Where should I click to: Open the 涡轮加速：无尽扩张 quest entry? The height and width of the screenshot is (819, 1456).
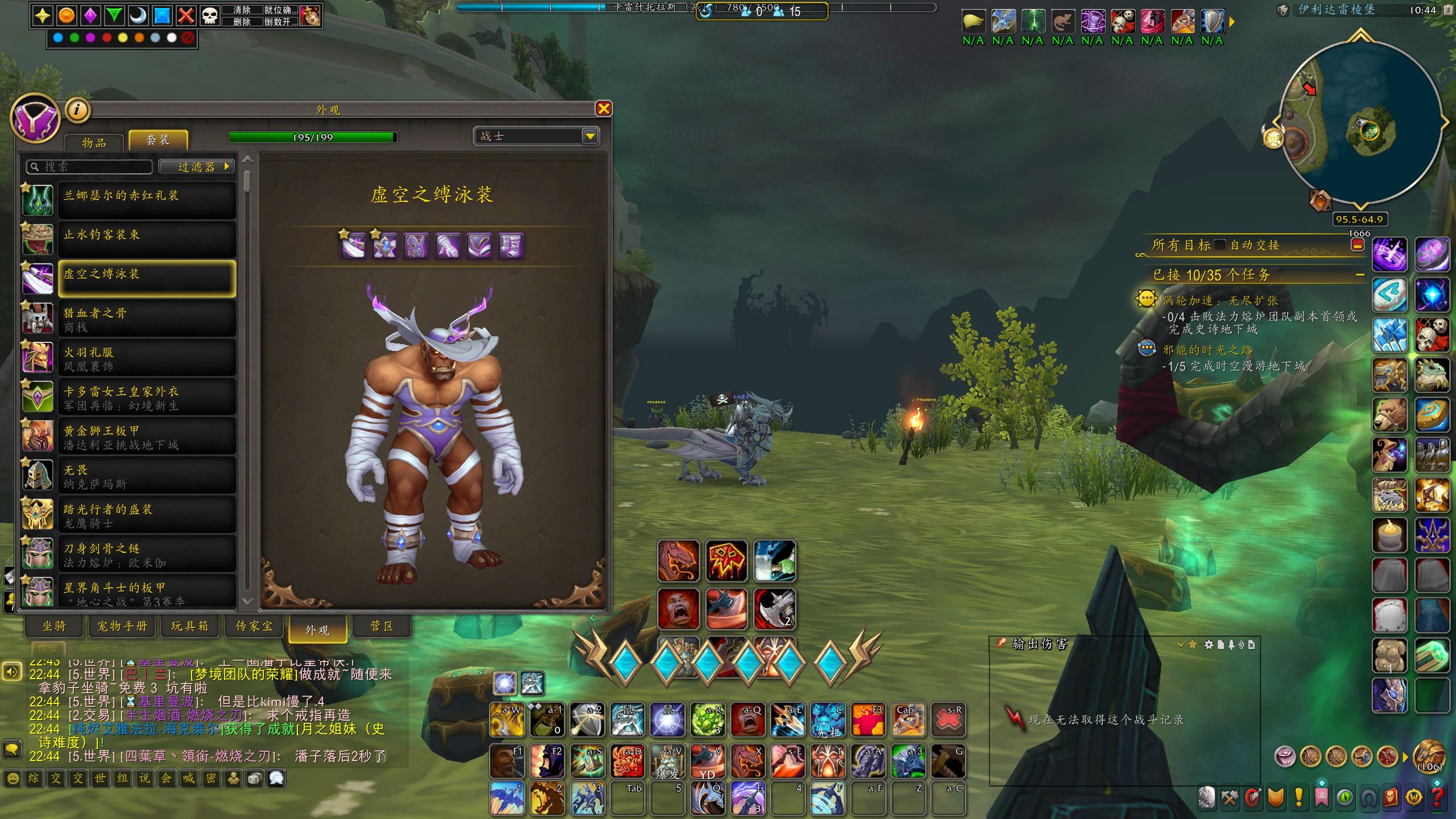1220,300
